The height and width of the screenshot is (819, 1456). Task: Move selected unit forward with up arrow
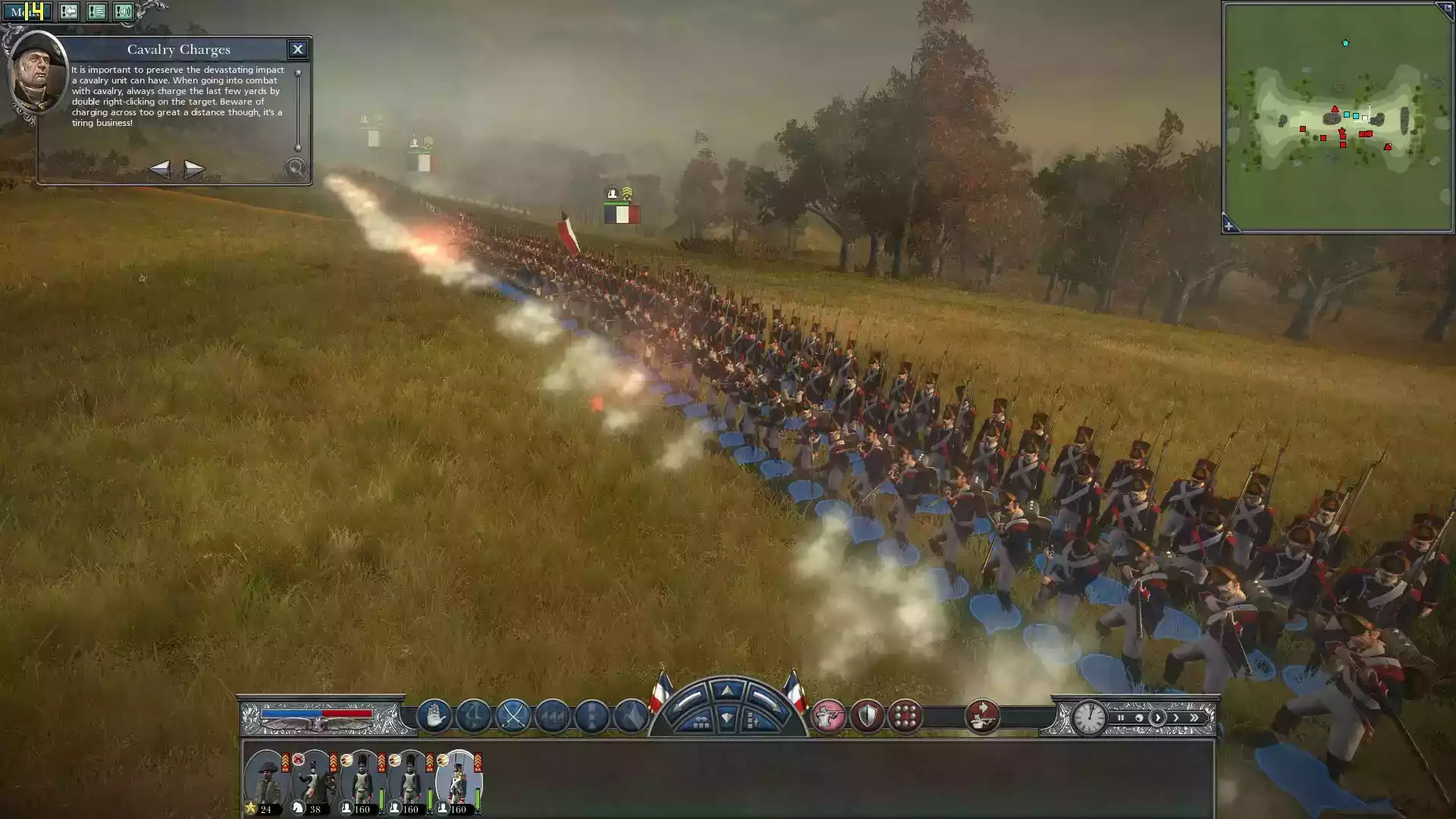[x=727, y=690]
